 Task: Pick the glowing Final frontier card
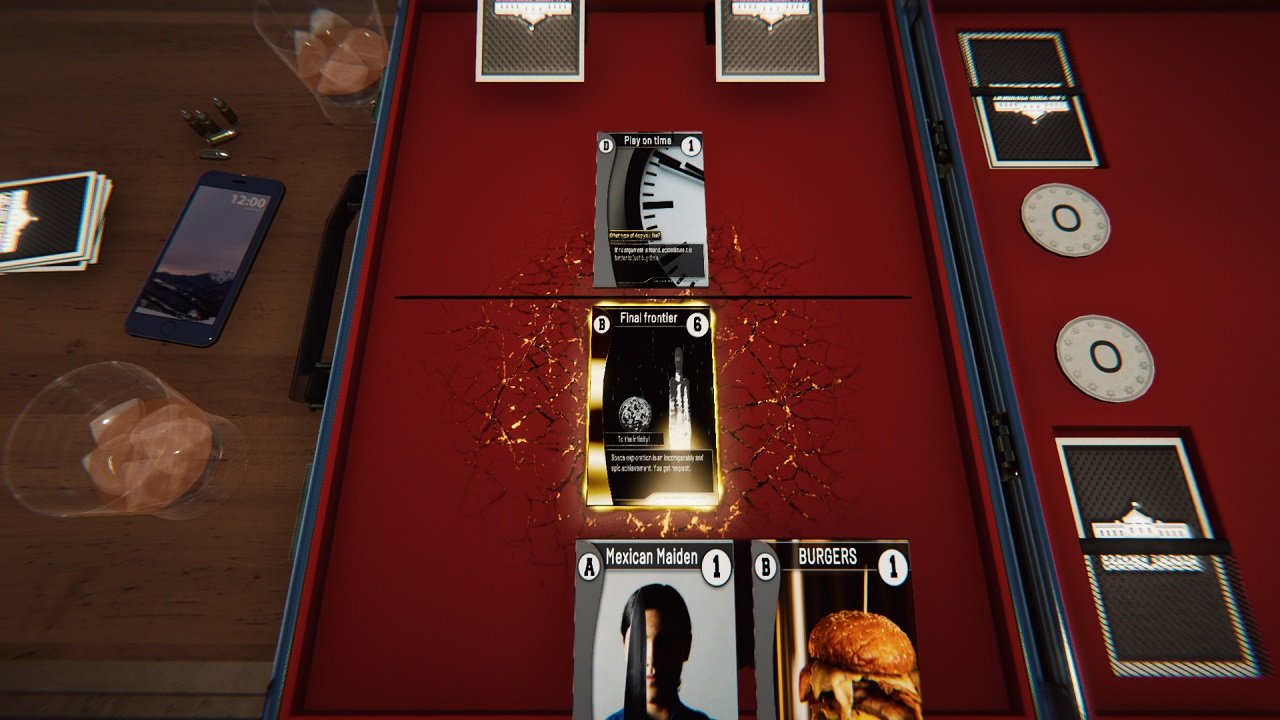[652, 407]
